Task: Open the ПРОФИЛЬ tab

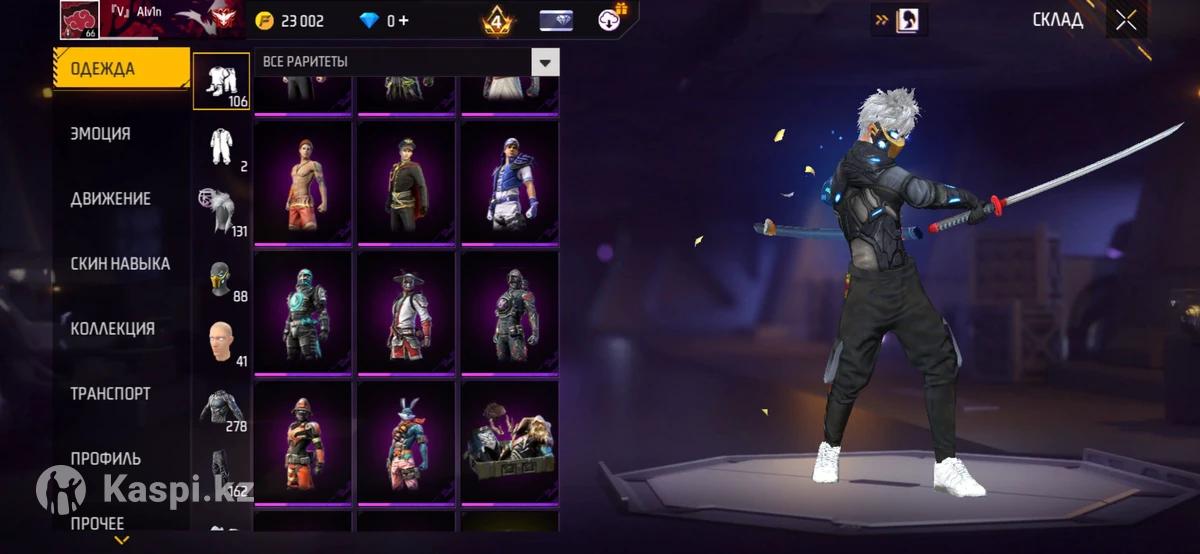Action: coord(105,459)
